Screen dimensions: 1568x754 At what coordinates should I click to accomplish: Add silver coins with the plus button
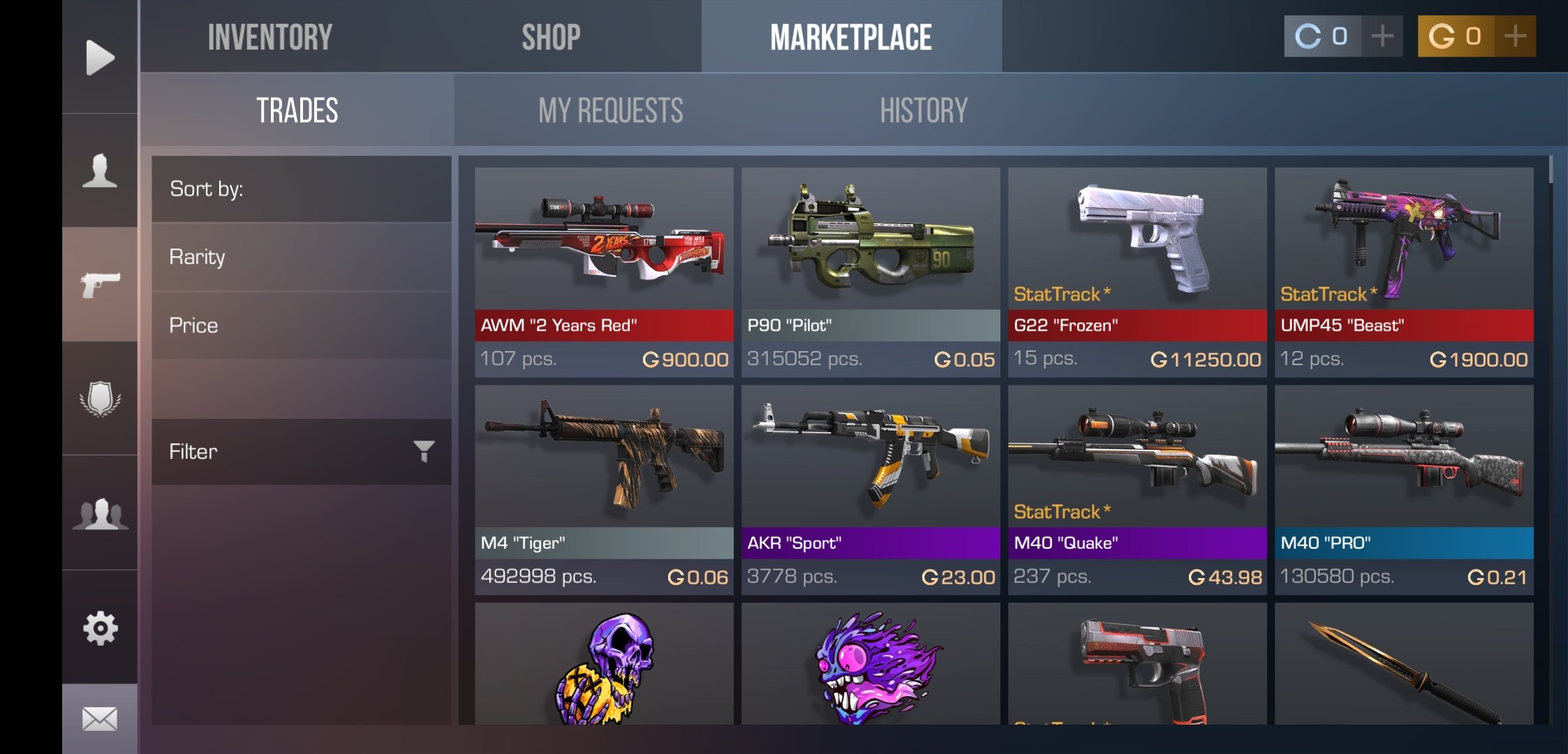(1382, 36)
